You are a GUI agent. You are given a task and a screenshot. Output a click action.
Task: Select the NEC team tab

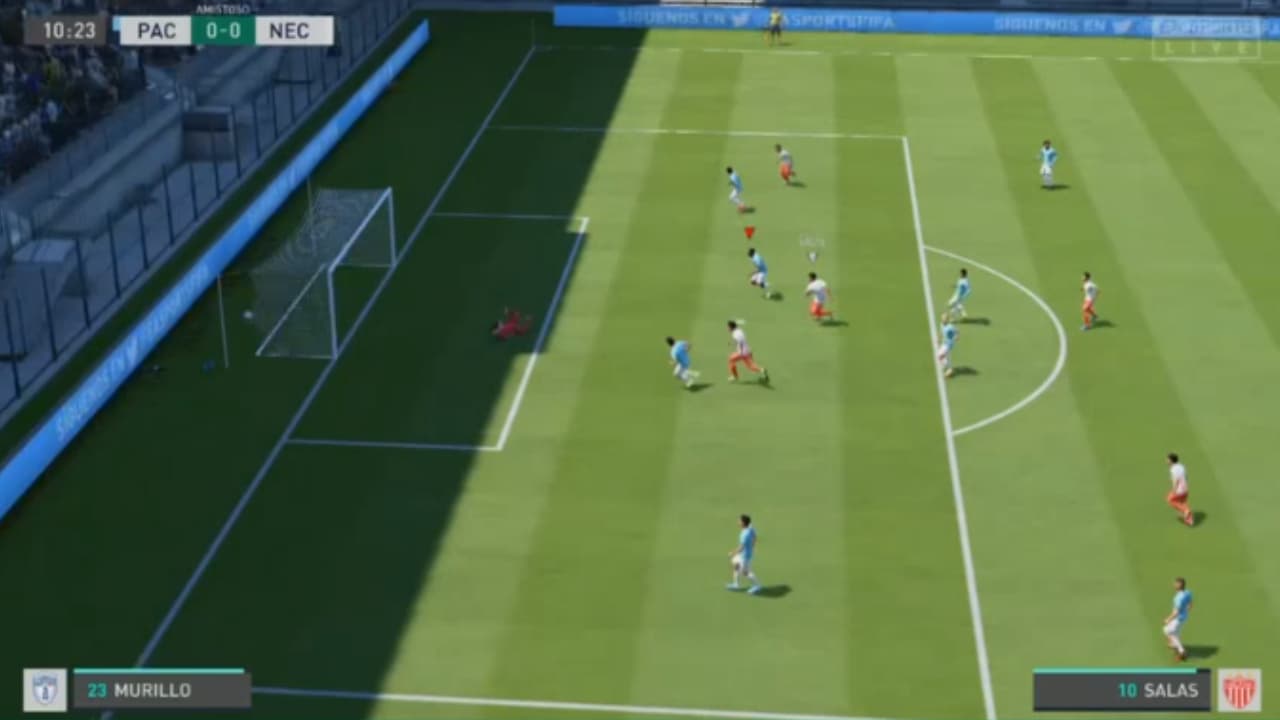(x=291, y=31)
